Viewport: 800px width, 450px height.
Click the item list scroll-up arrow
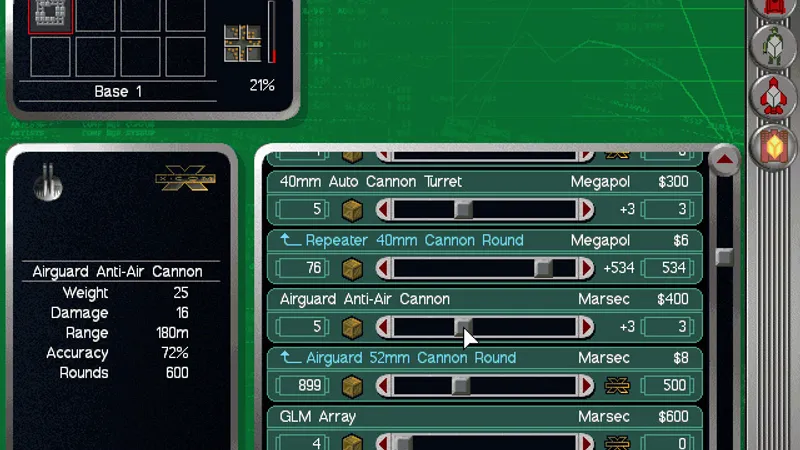(x=725, y=160)
